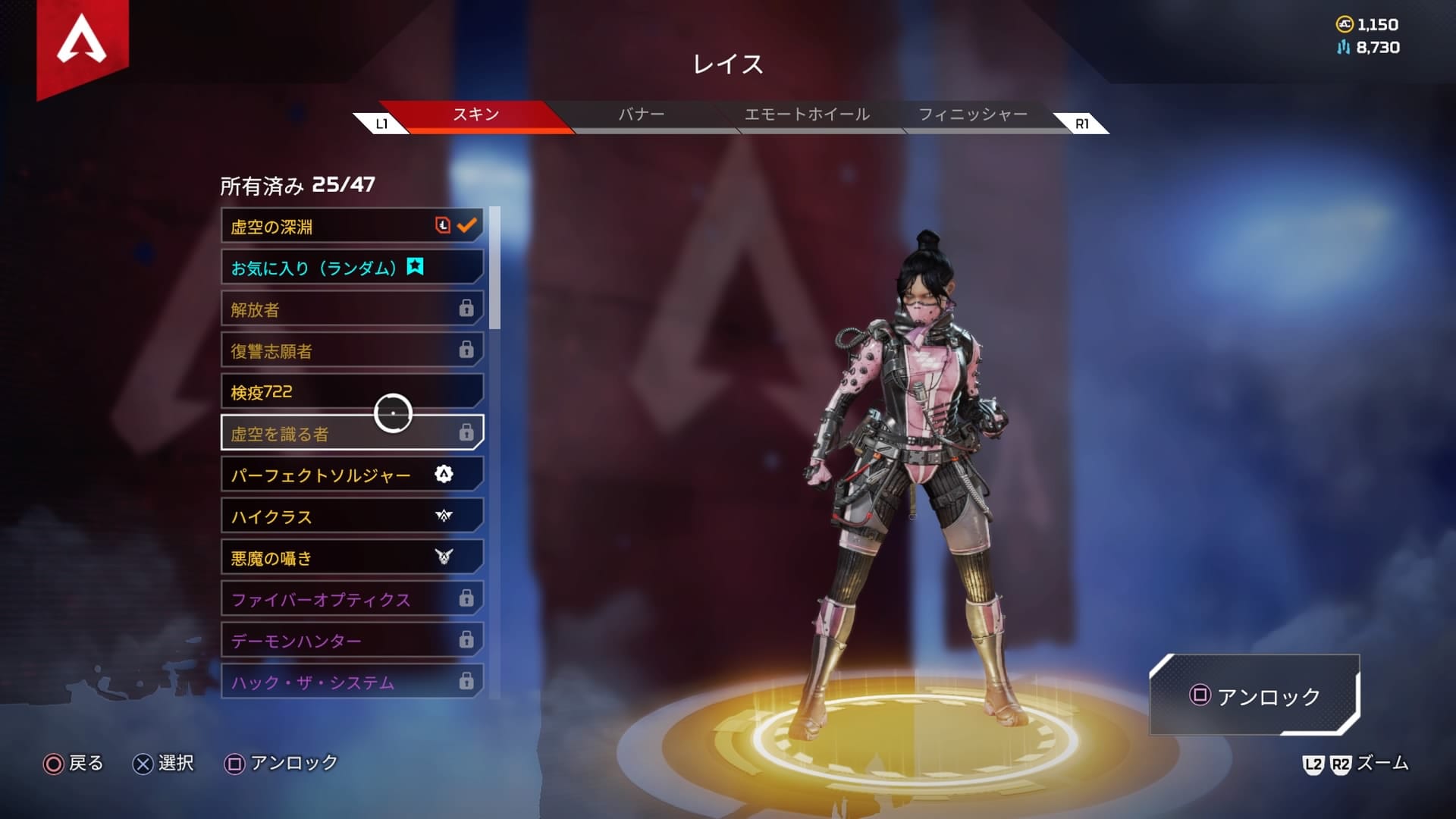1456x819 pixels.
Task: Switch to the スキン tab
Action: (x=475, y=115)
